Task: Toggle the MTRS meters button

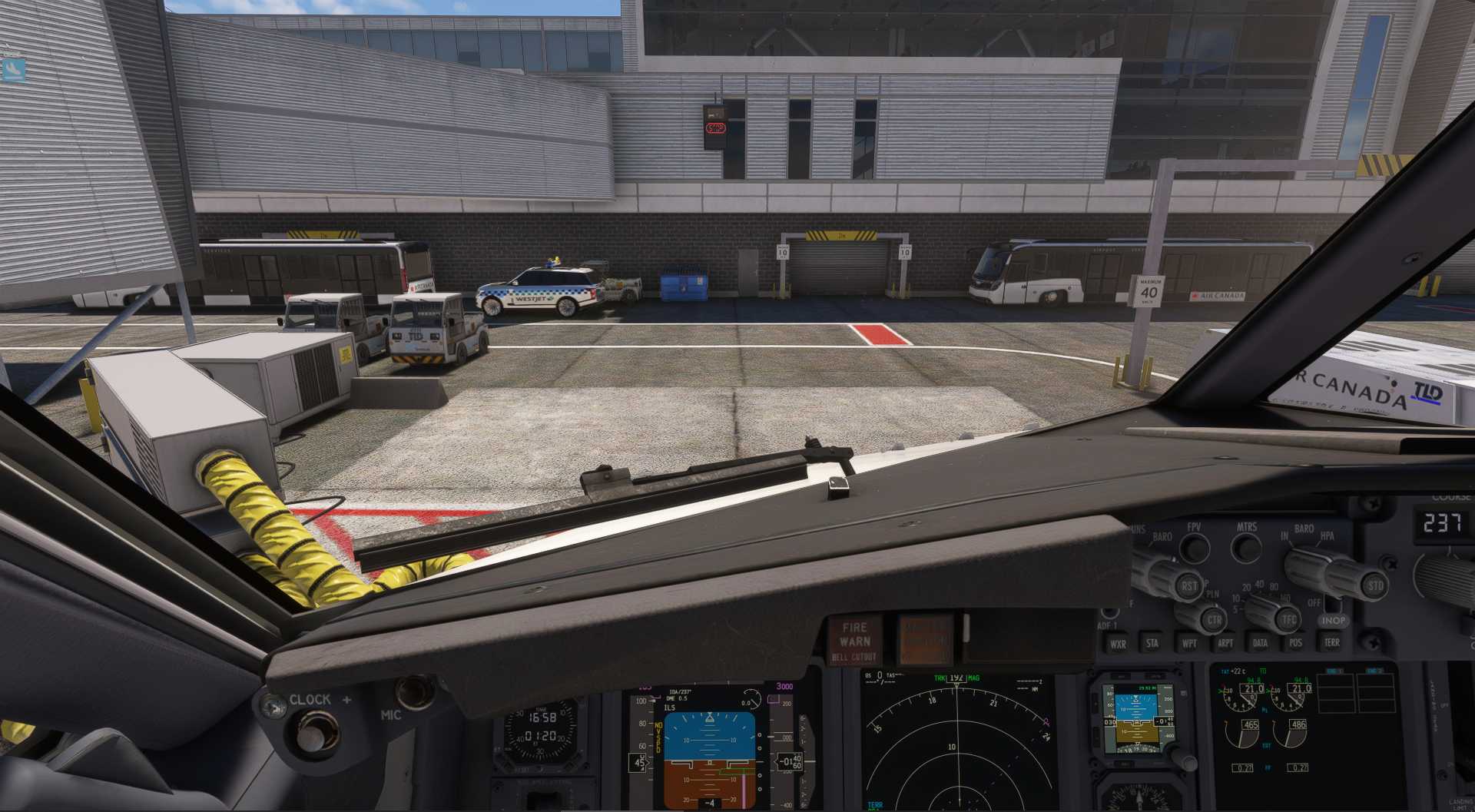Action: 1246,549
